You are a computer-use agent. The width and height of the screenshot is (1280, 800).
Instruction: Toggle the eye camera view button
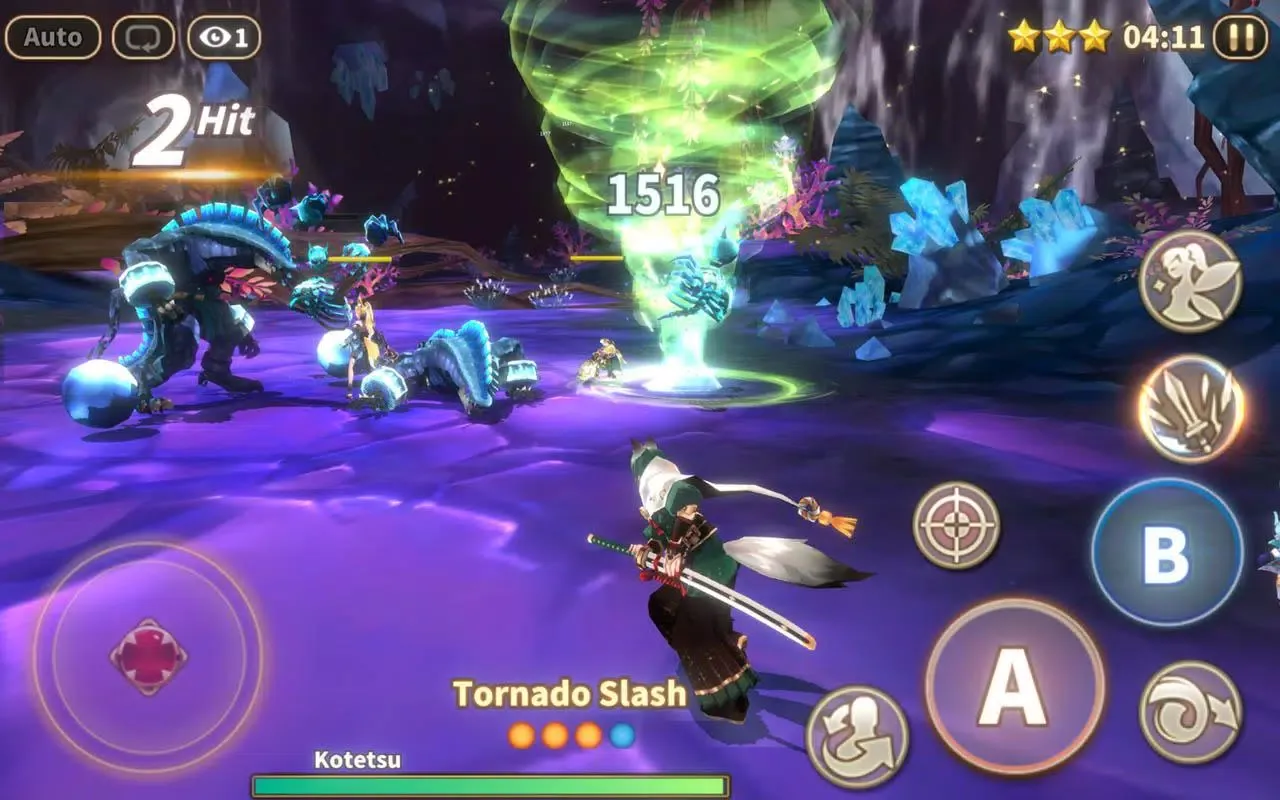[x=223, y=38]
